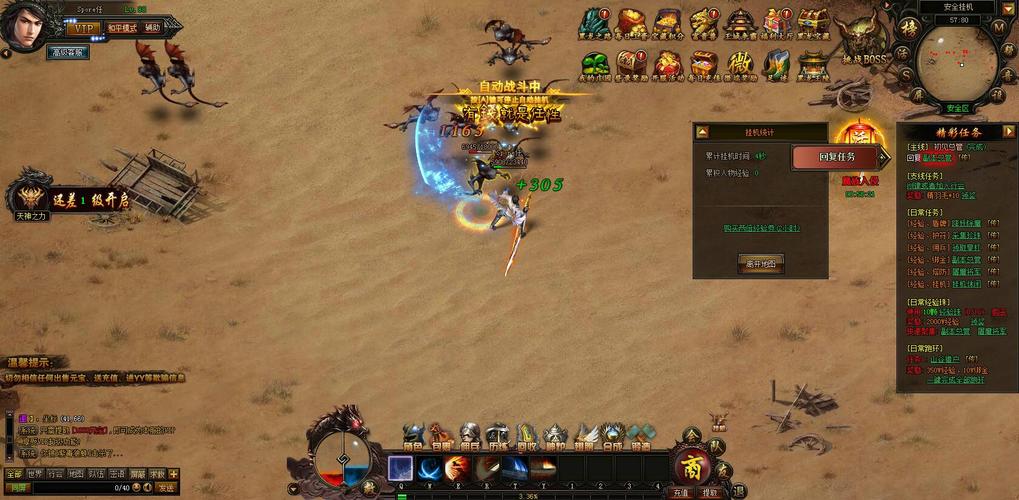This screenshot has height=500, width=1019.
Task: Open the 辅助 assist settings
Action: [152, 29]
